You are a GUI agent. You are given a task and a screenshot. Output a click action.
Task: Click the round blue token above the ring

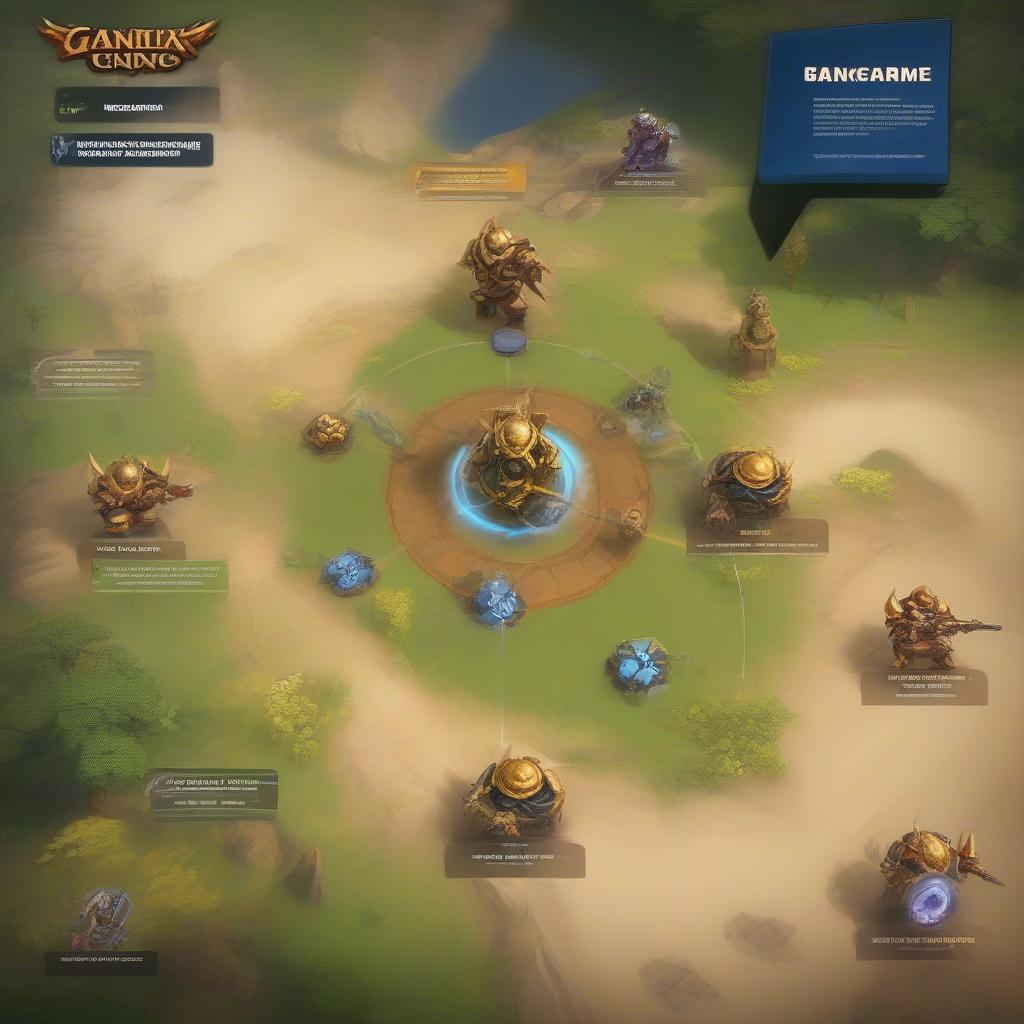[x=508, y=341]
